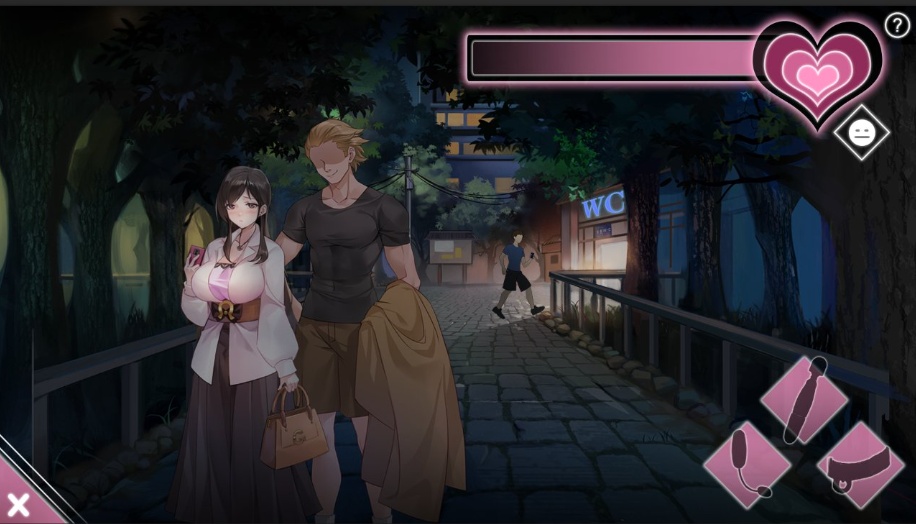Close the scene with the X button
The height and width of the screenshot is (524, 916).
click(x=17, y=504)
